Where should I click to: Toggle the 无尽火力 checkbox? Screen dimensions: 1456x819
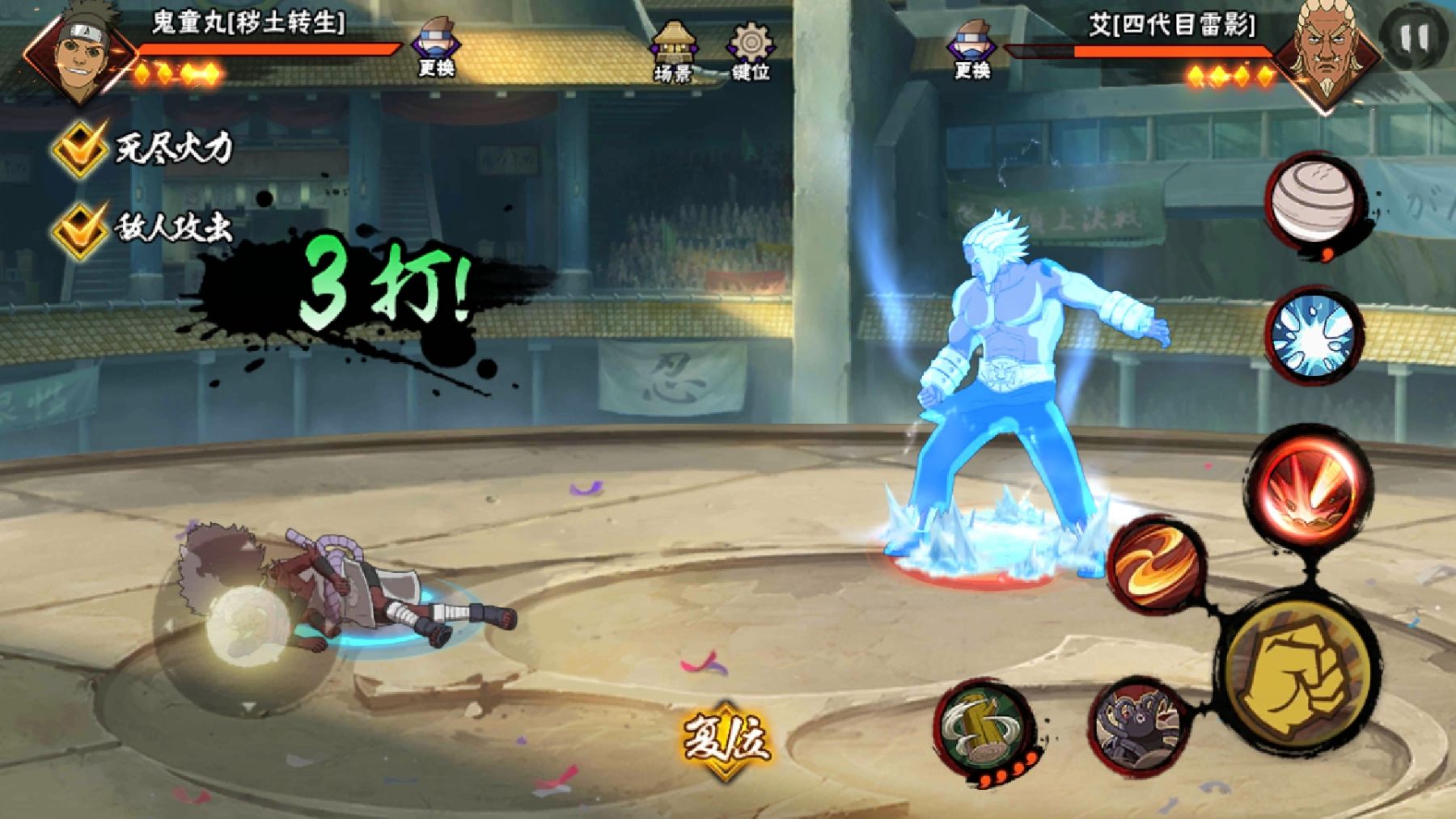(78, 148)
